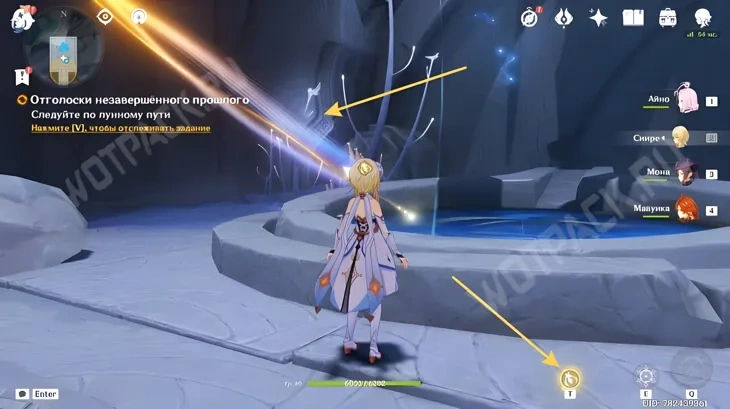Image resolution: width=730 pixels, height=409 pixels.
Task: Select party member Сиире
Action: 681,137
